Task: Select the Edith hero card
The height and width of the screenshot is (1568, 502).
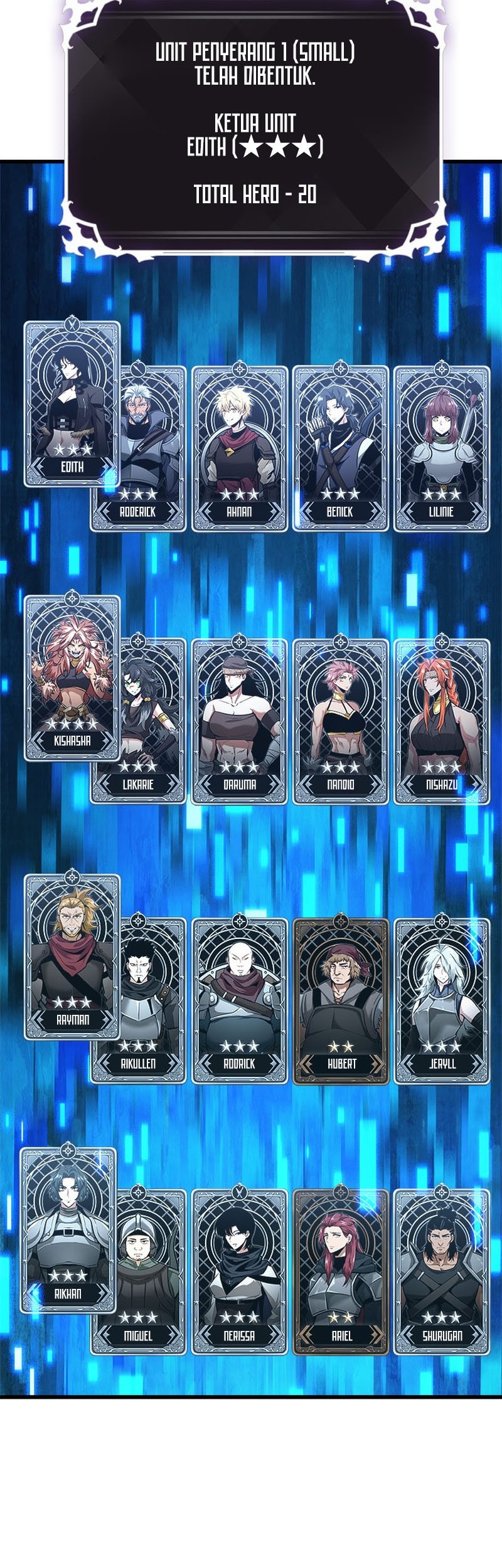Action: coord(72,405)
